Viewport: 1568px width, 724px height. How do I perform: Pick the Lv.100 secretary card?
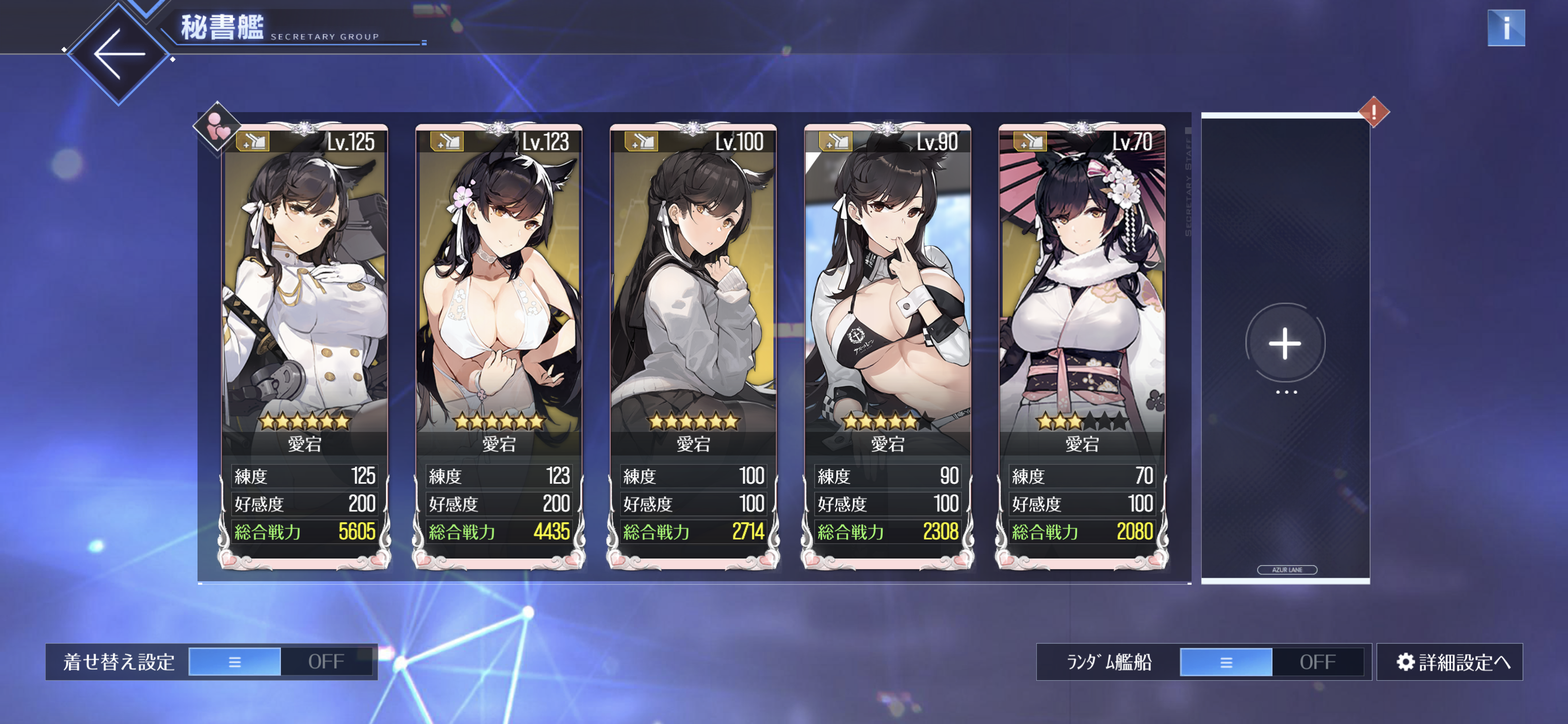click(694, 341)
